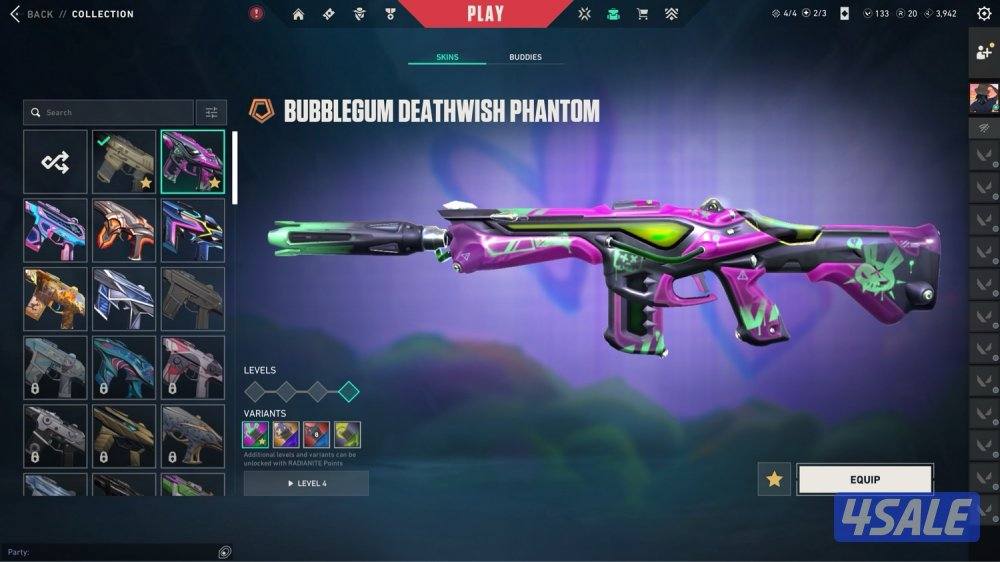Open the skin filter options
Viewport: 1000px width, 562px height.
coord(211,112)
